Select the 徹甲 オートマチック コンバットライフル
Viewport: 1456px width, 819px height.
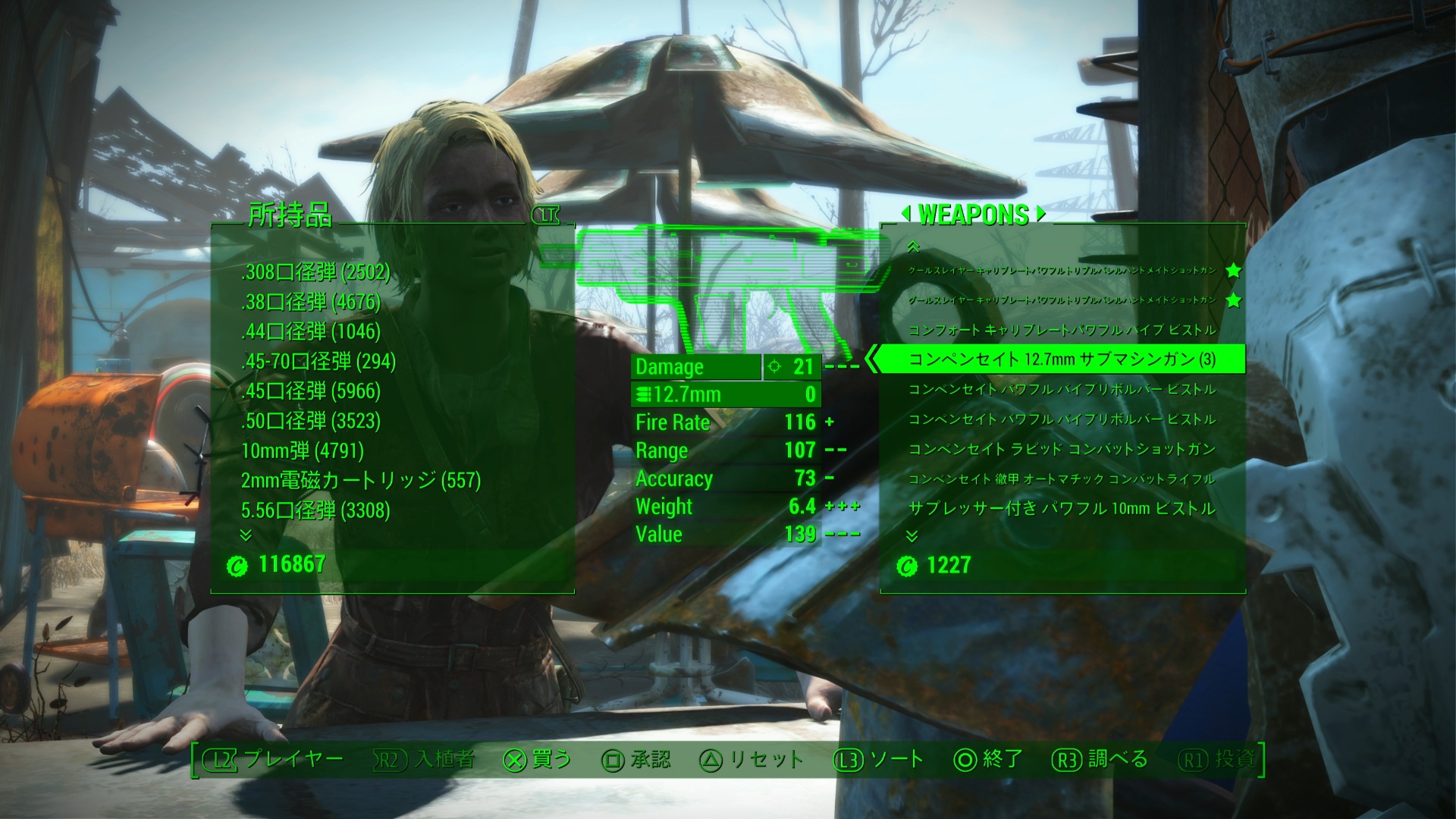(x=1062, y=479)
